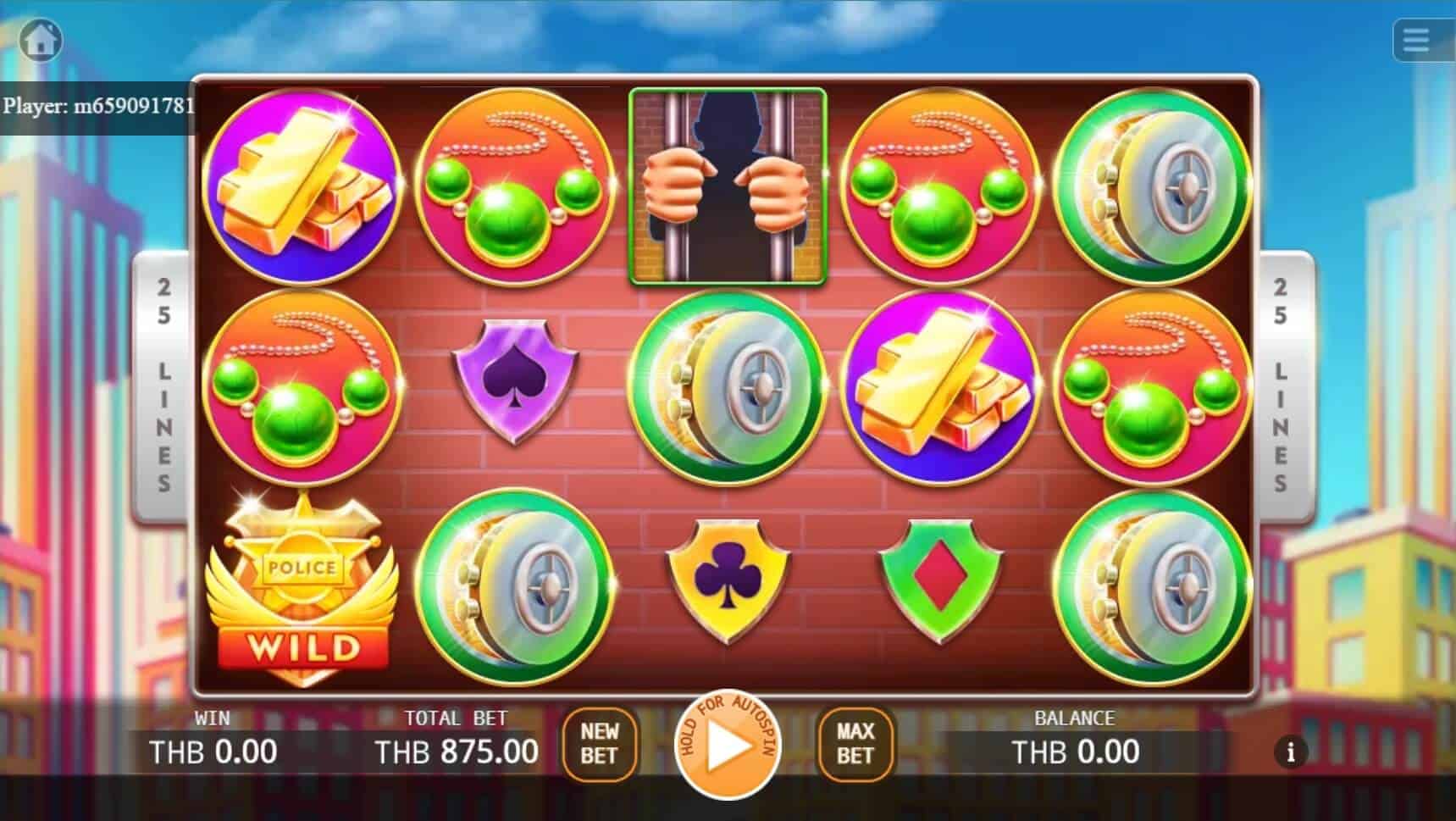Click the home icon in the top-left corner
Screen dimensions: 1456x821
(41, 40)
